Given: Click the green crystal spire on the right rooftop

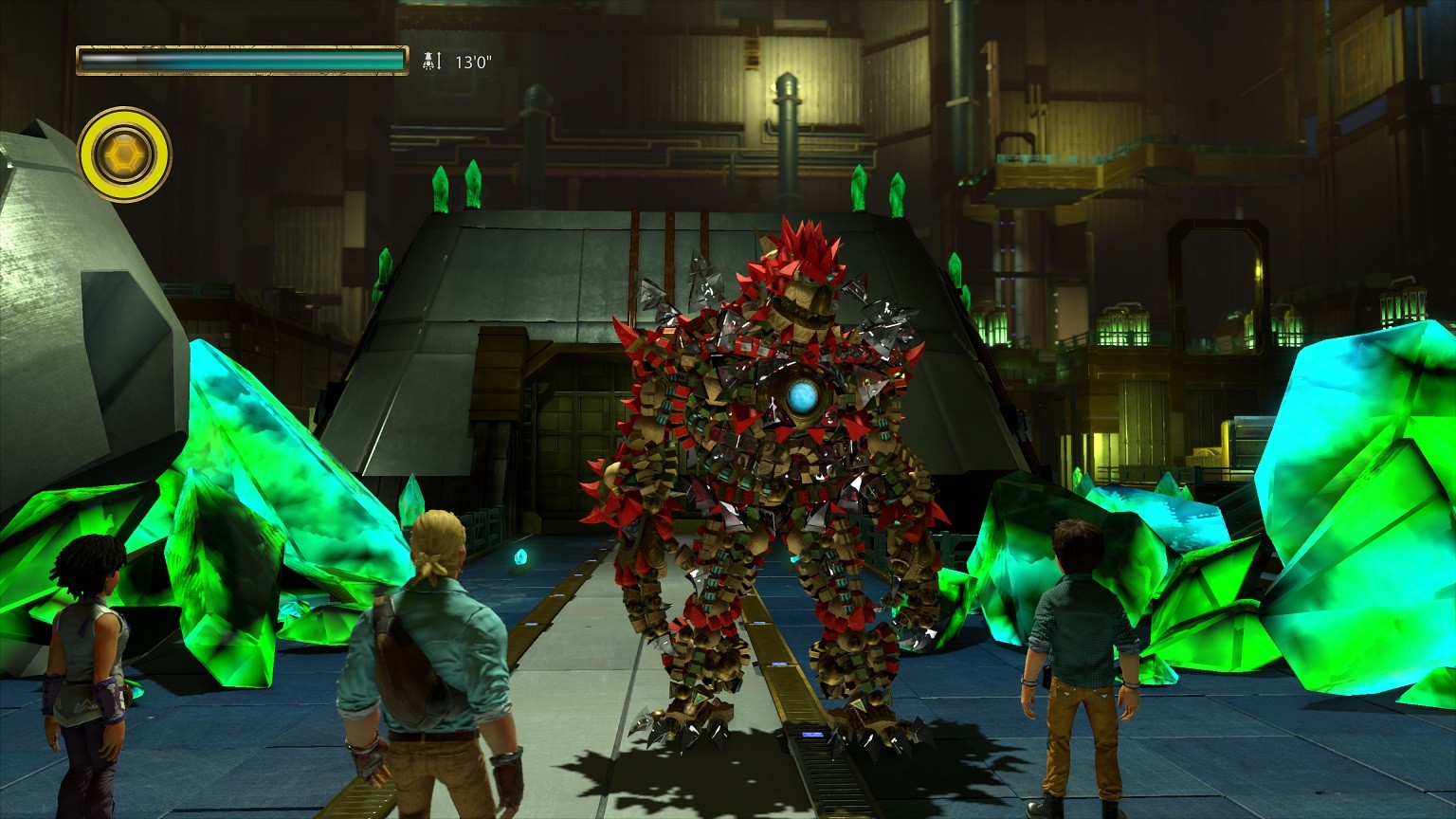Looking at the screenshot, I should click(859, 185).
